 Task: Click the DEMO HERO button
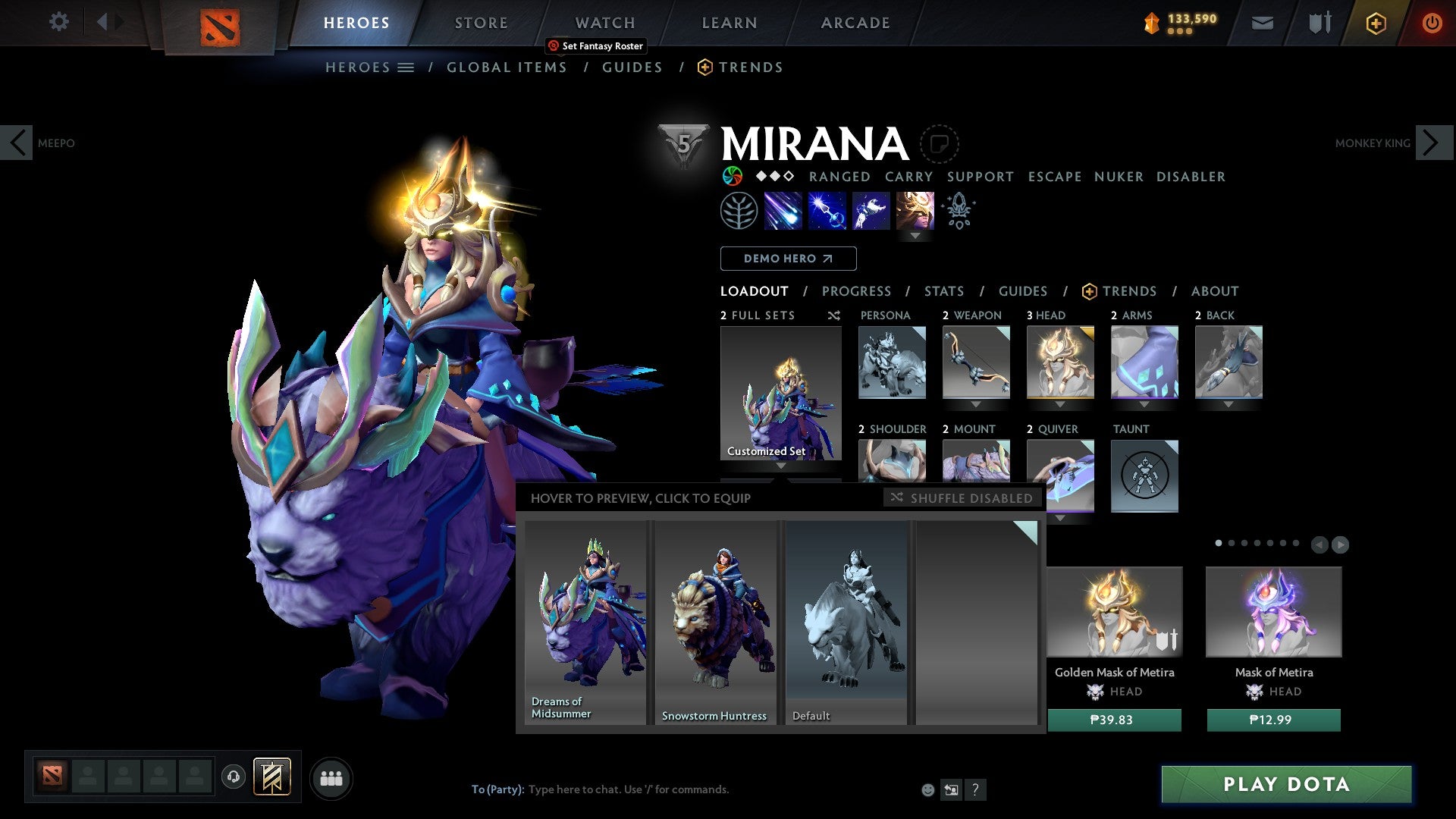(788, 259)
